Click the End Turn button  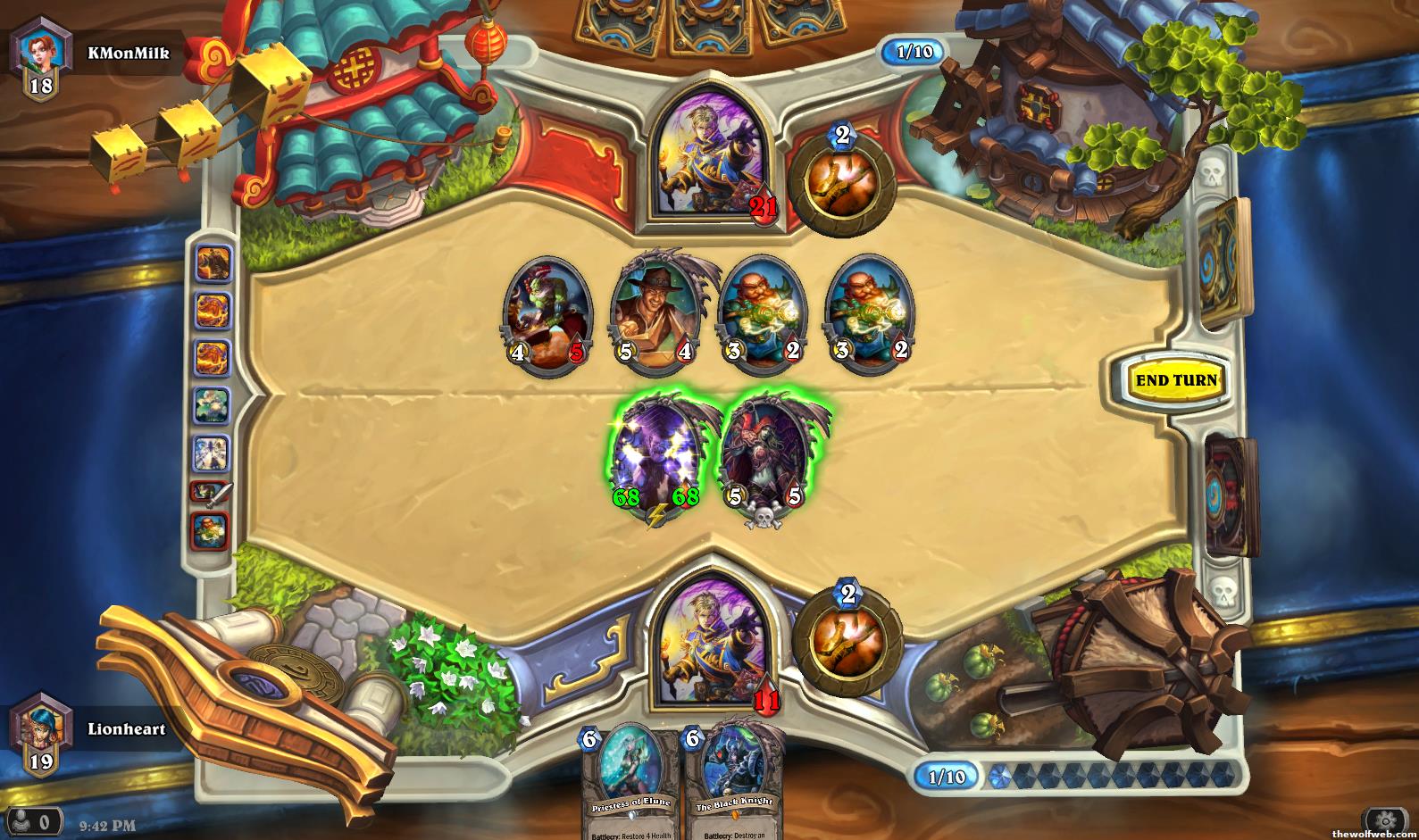coord(1176,380)
